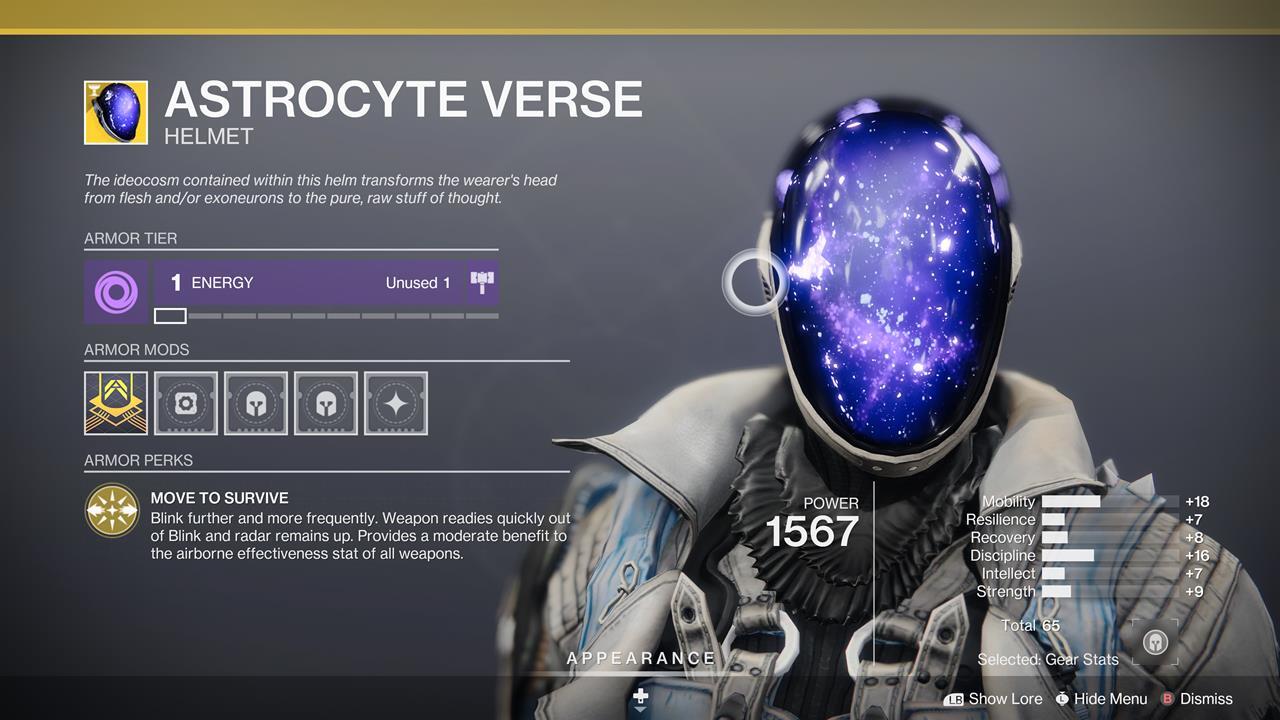Open the second helmet mod socket

pos(326,402)
